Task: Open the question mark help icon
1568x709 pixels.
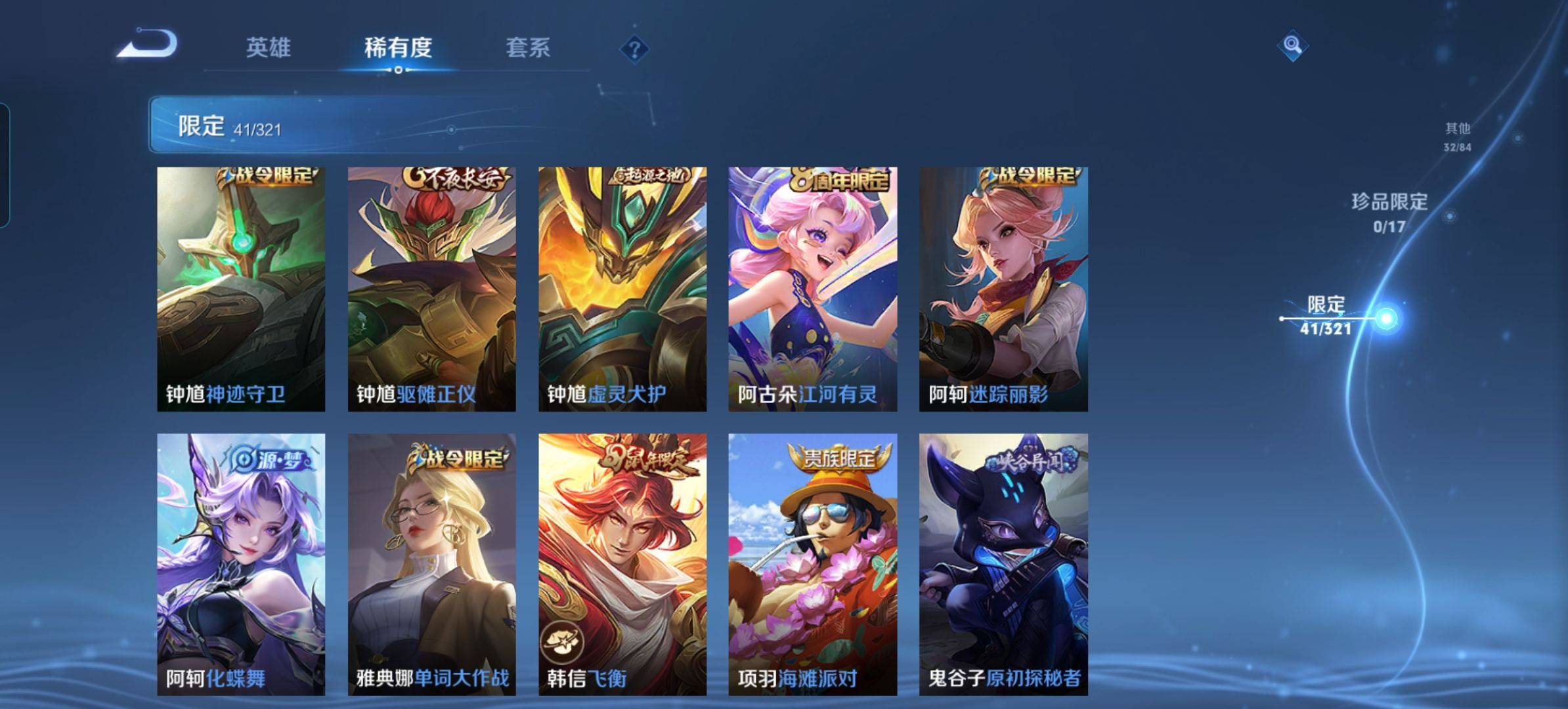Action: tap(634, 49)
